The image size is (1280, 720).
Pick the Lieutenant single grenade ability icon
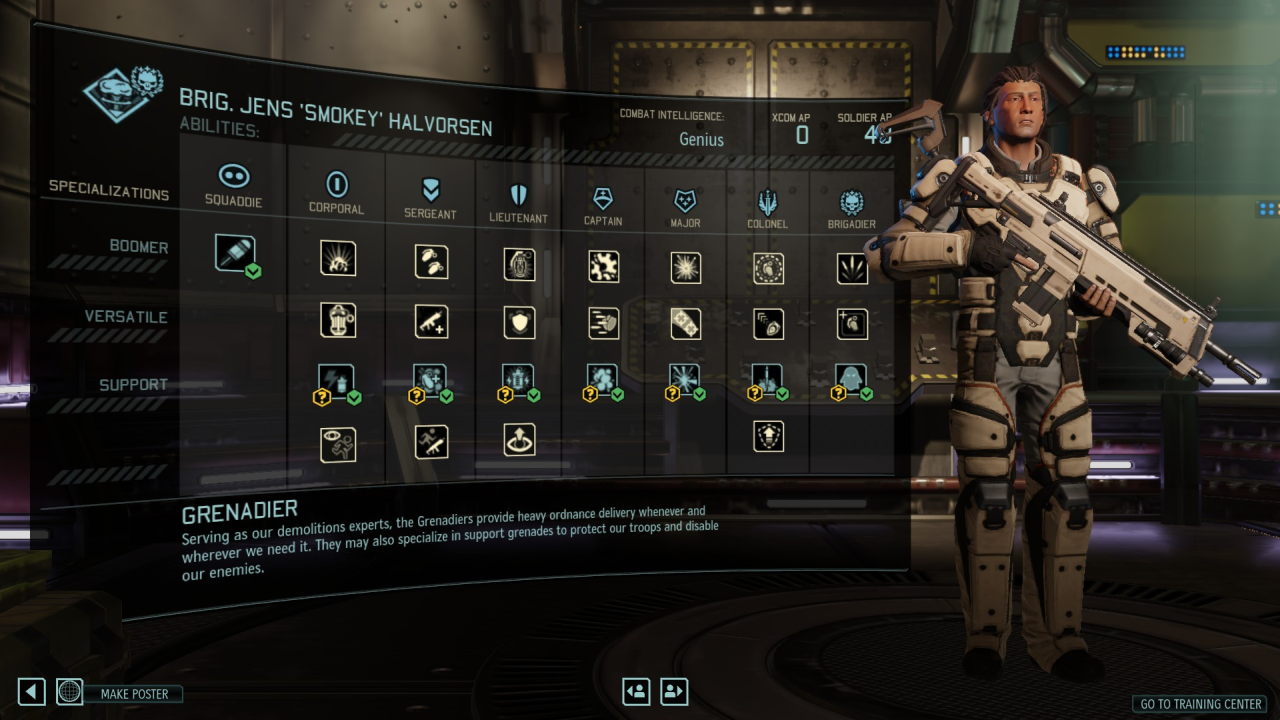[520, 264]
